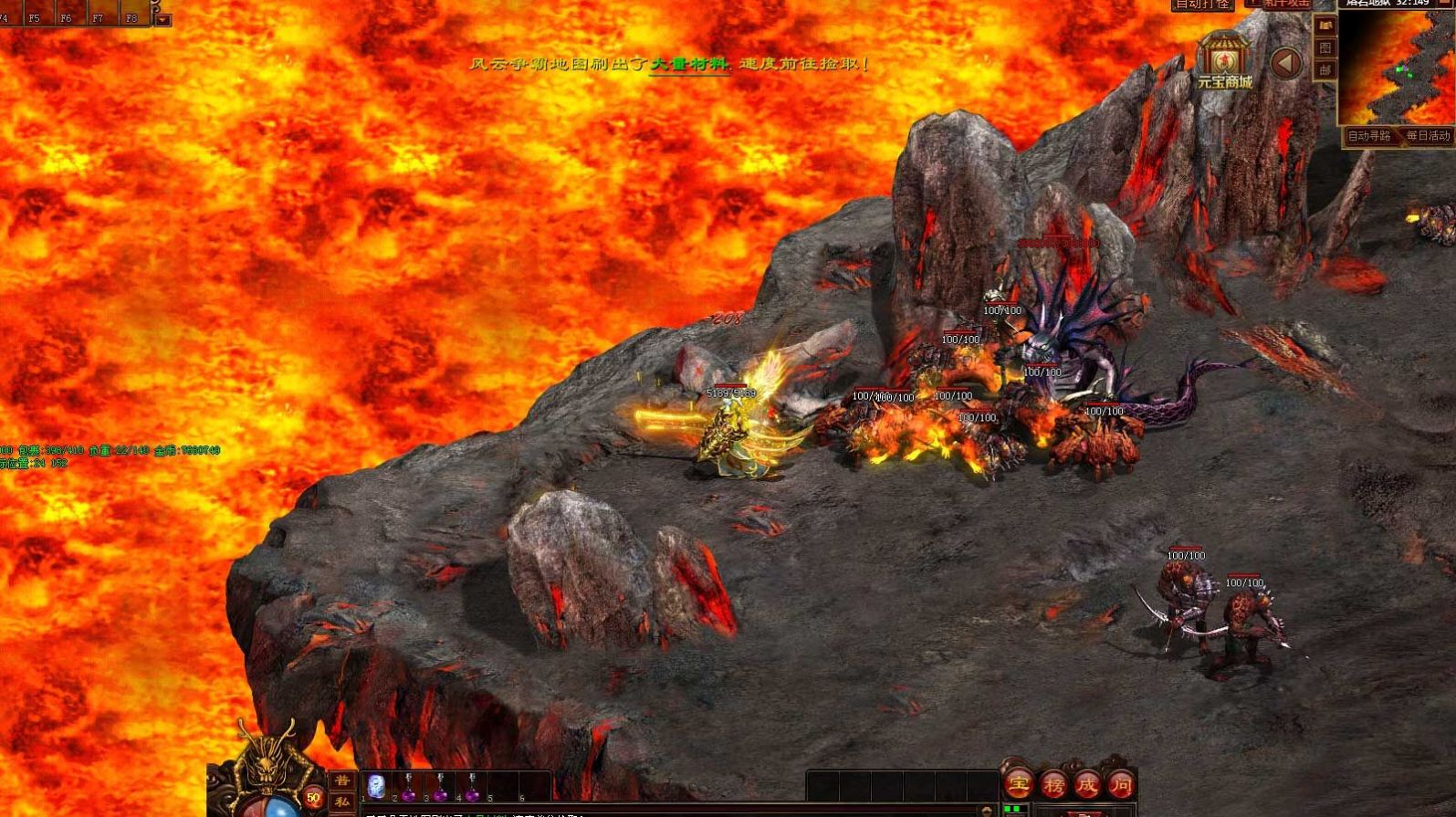Screen dimensions: 1456x817
Task: Open the 宝 round menu button
Action: (x=1019, y=783)
